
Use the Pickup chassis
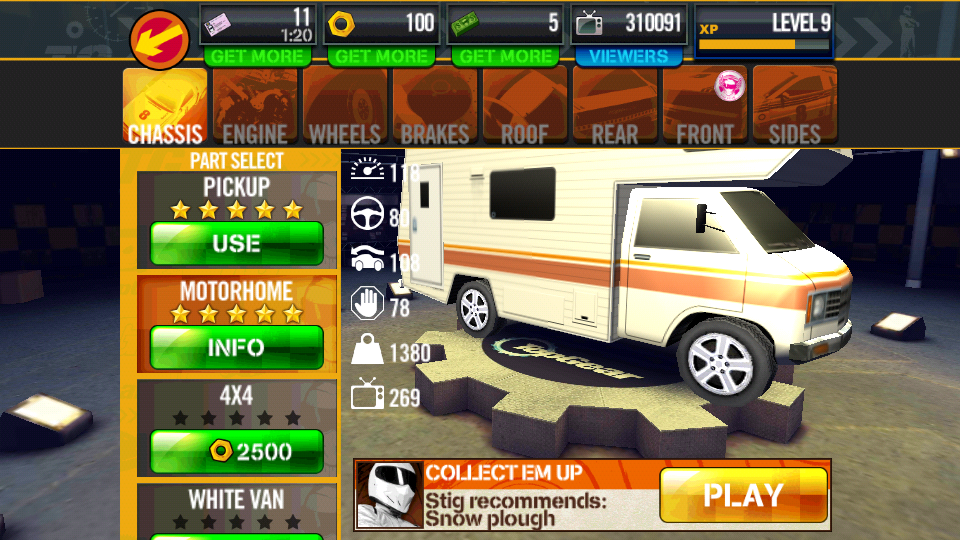tap(237, 243)
